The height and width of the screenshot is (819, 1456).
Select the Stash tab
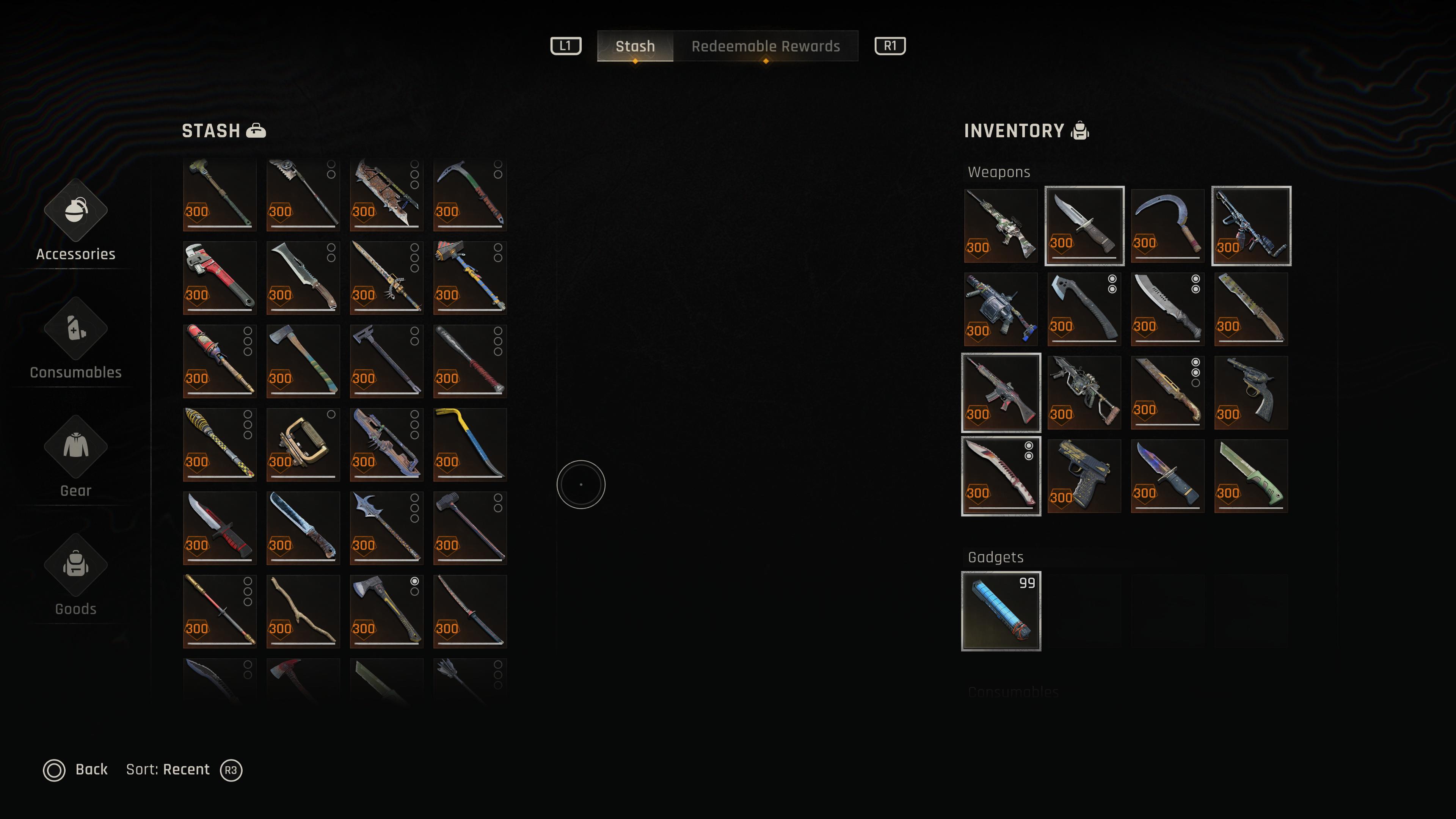[x=635, y=46]
